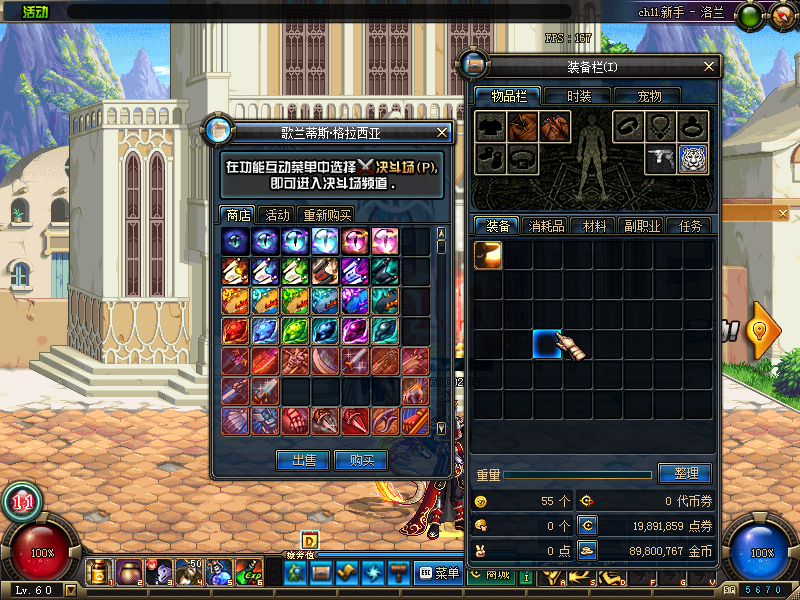
Task: Close the Gran Seth shop window
Action: point(443,132)
